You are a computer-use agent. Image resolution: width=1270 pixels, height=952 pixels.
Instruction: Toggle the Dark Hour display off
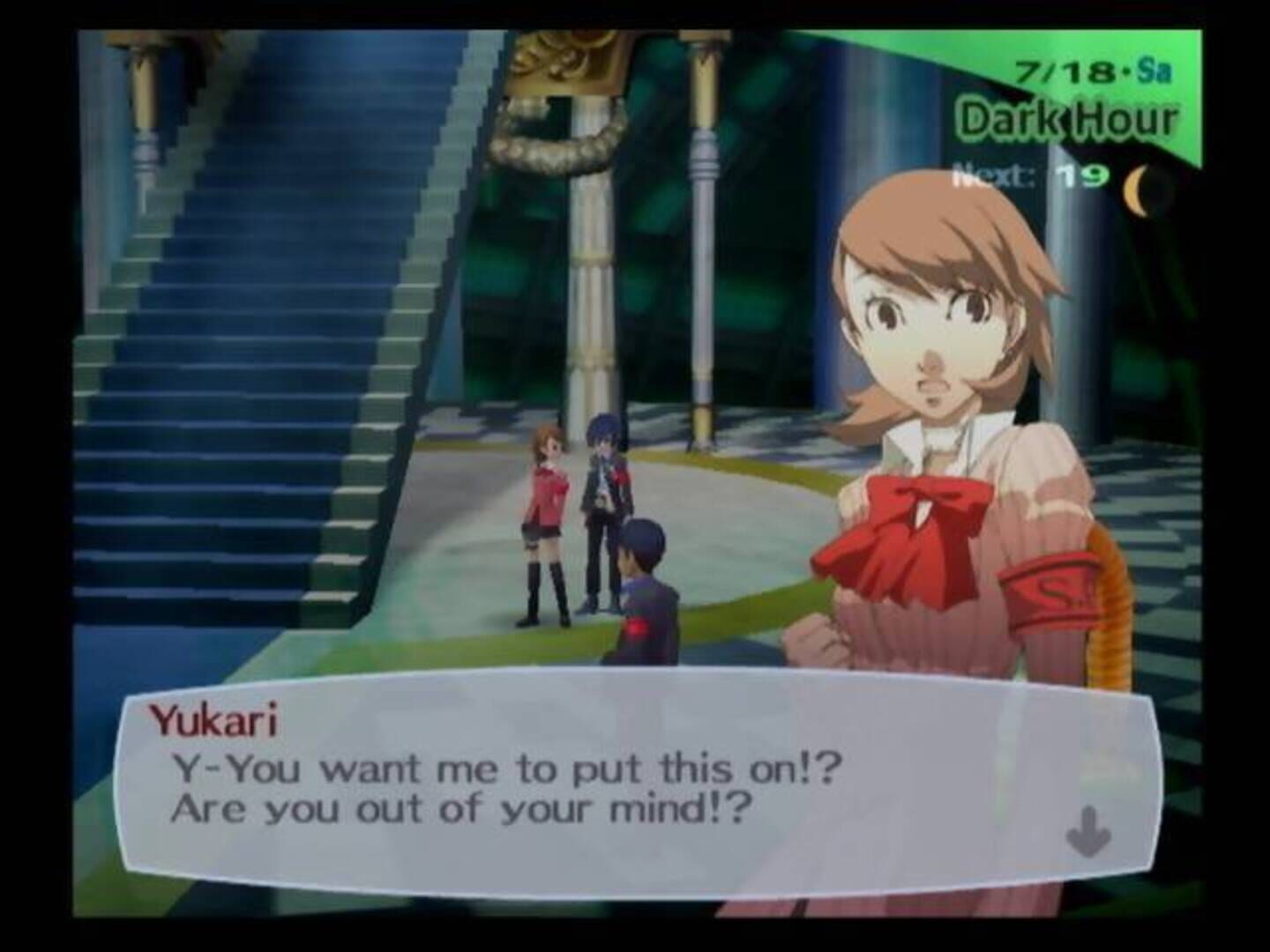point(1068,120)
